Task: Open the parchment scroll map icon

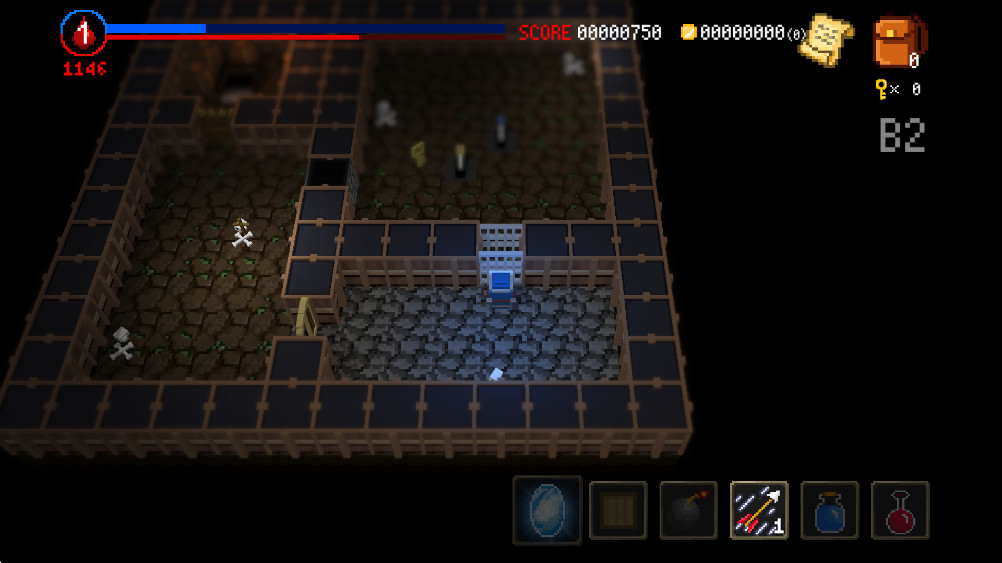Action: (x=829, y=39)
